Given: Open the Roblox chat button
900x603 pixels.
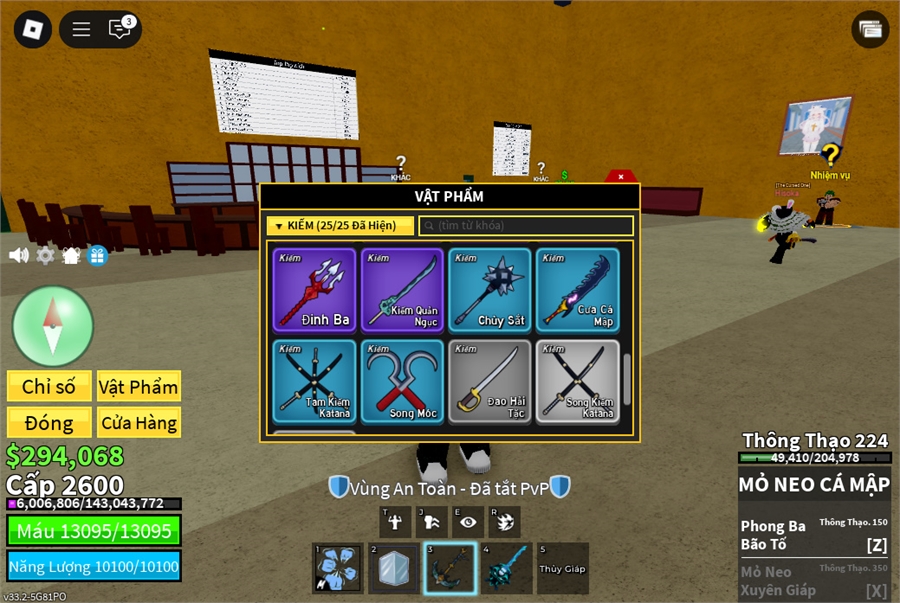Looking at the screenshot, I should point(121,29).
